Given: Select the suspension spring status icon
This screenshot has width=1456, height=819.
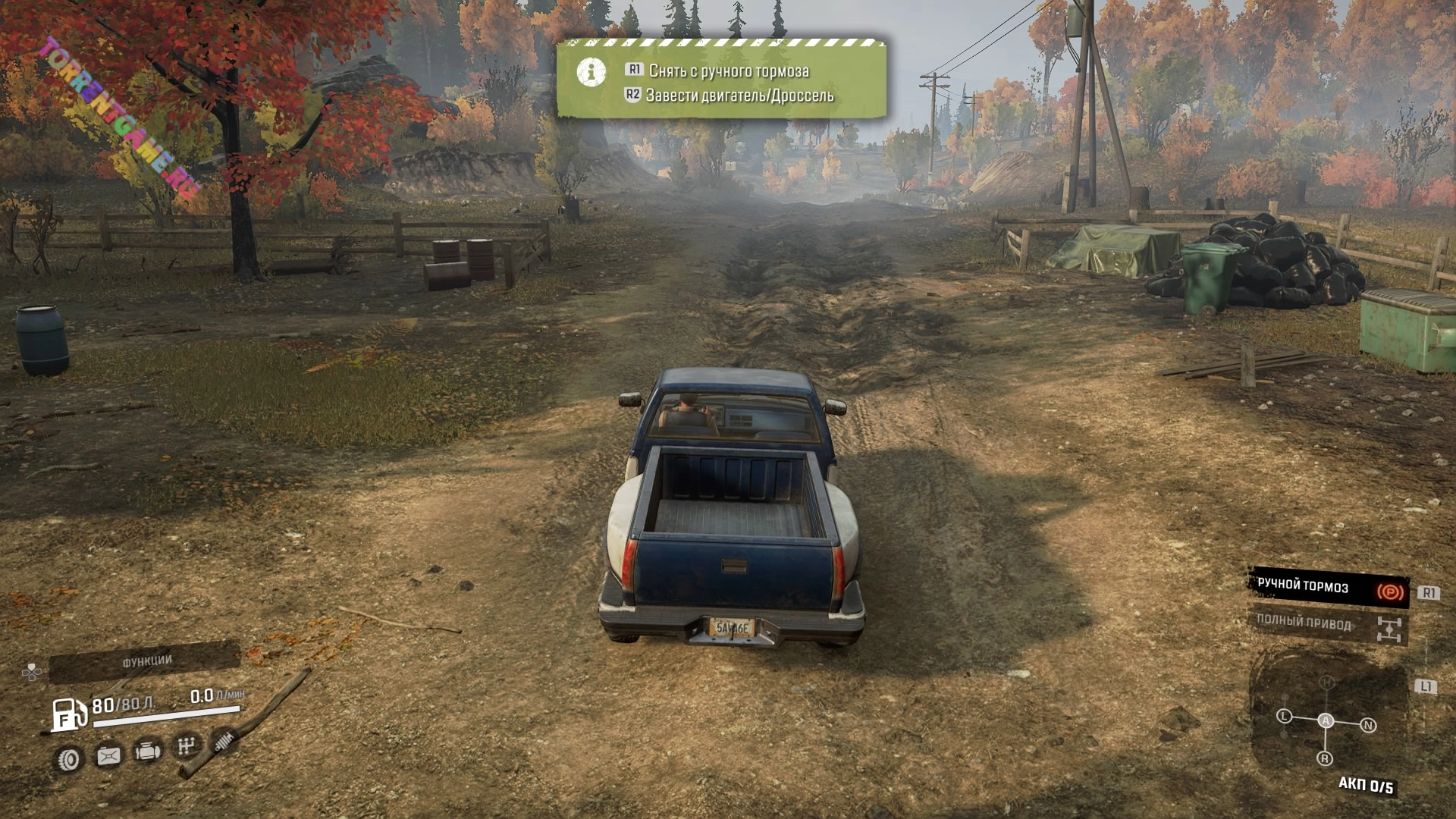Looking at the screenshot, I should click(x=223, y=740).
